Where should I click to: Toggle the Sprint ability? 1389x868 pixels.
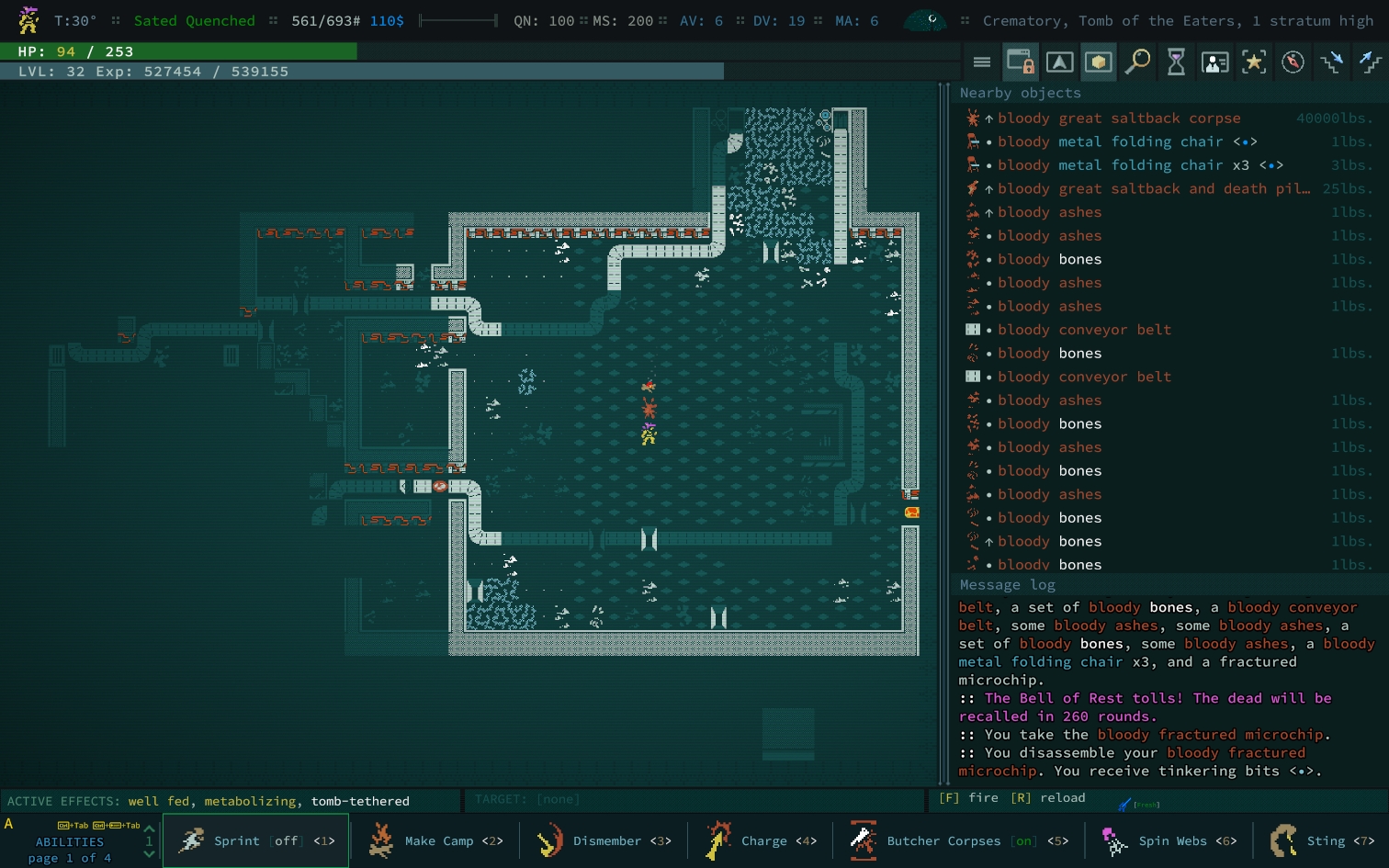(255, 840)
